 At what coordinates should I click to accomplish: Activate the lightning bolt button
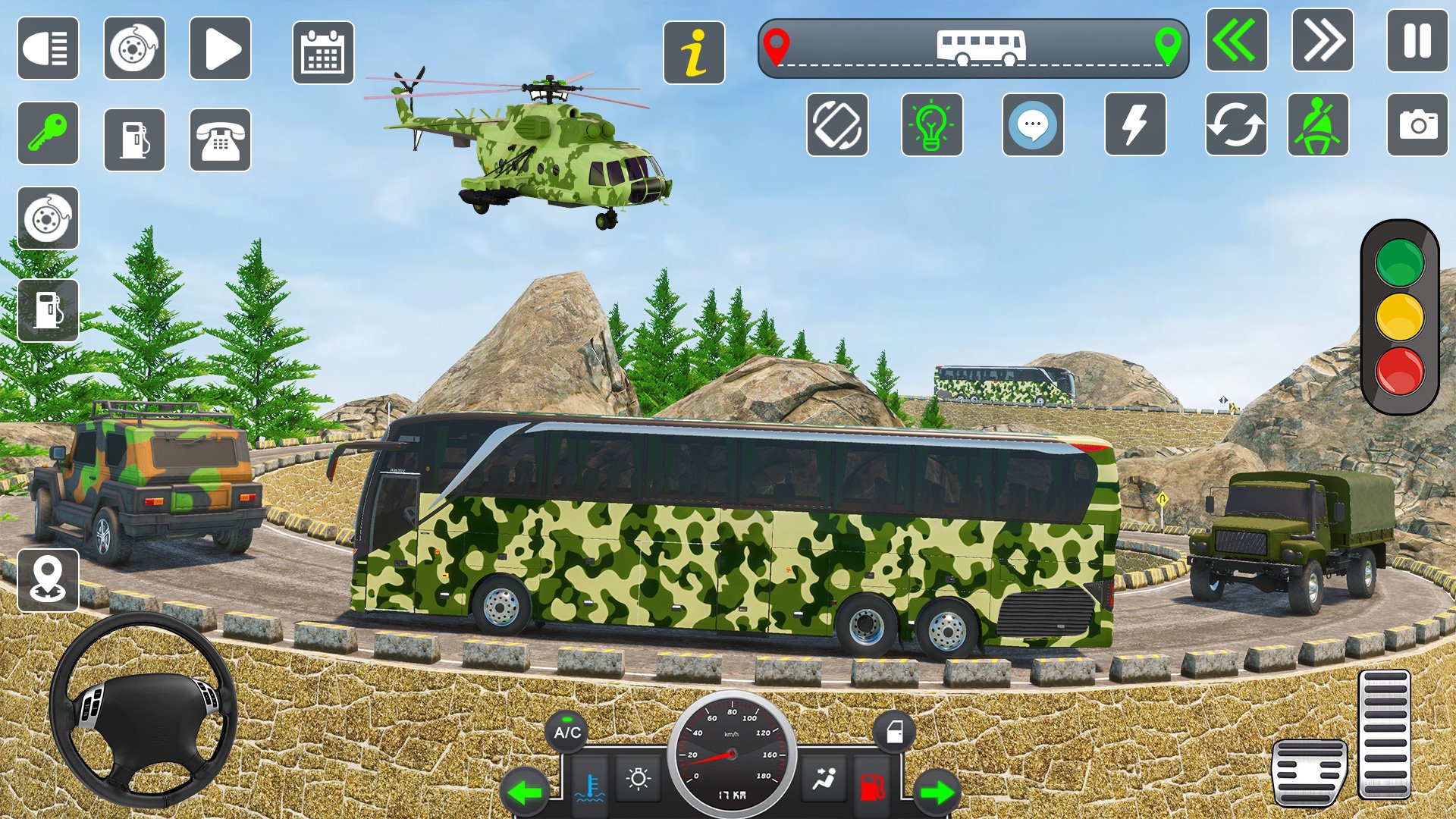point(1134,125)
